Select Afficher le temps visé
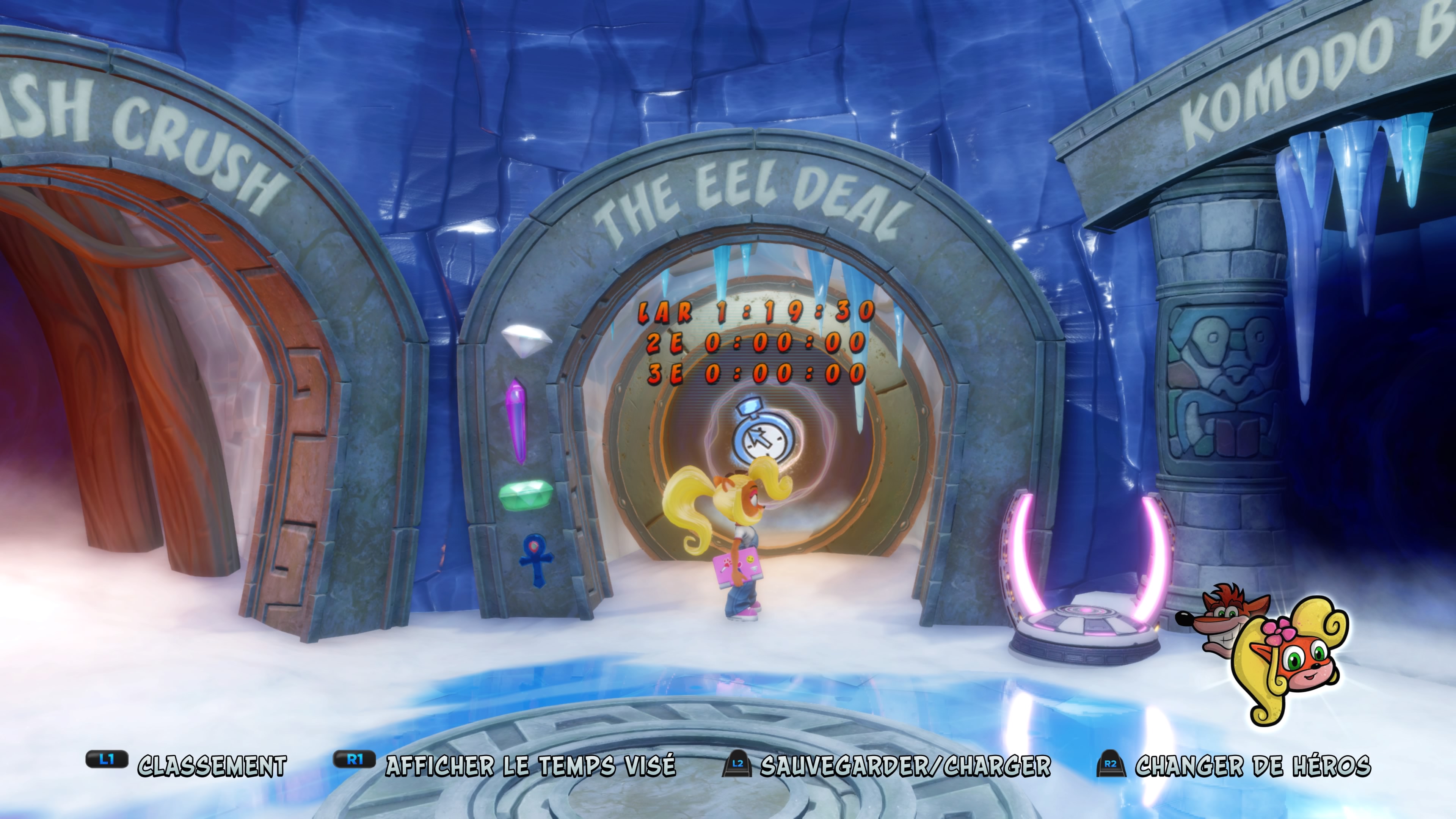 coord(530,766)
